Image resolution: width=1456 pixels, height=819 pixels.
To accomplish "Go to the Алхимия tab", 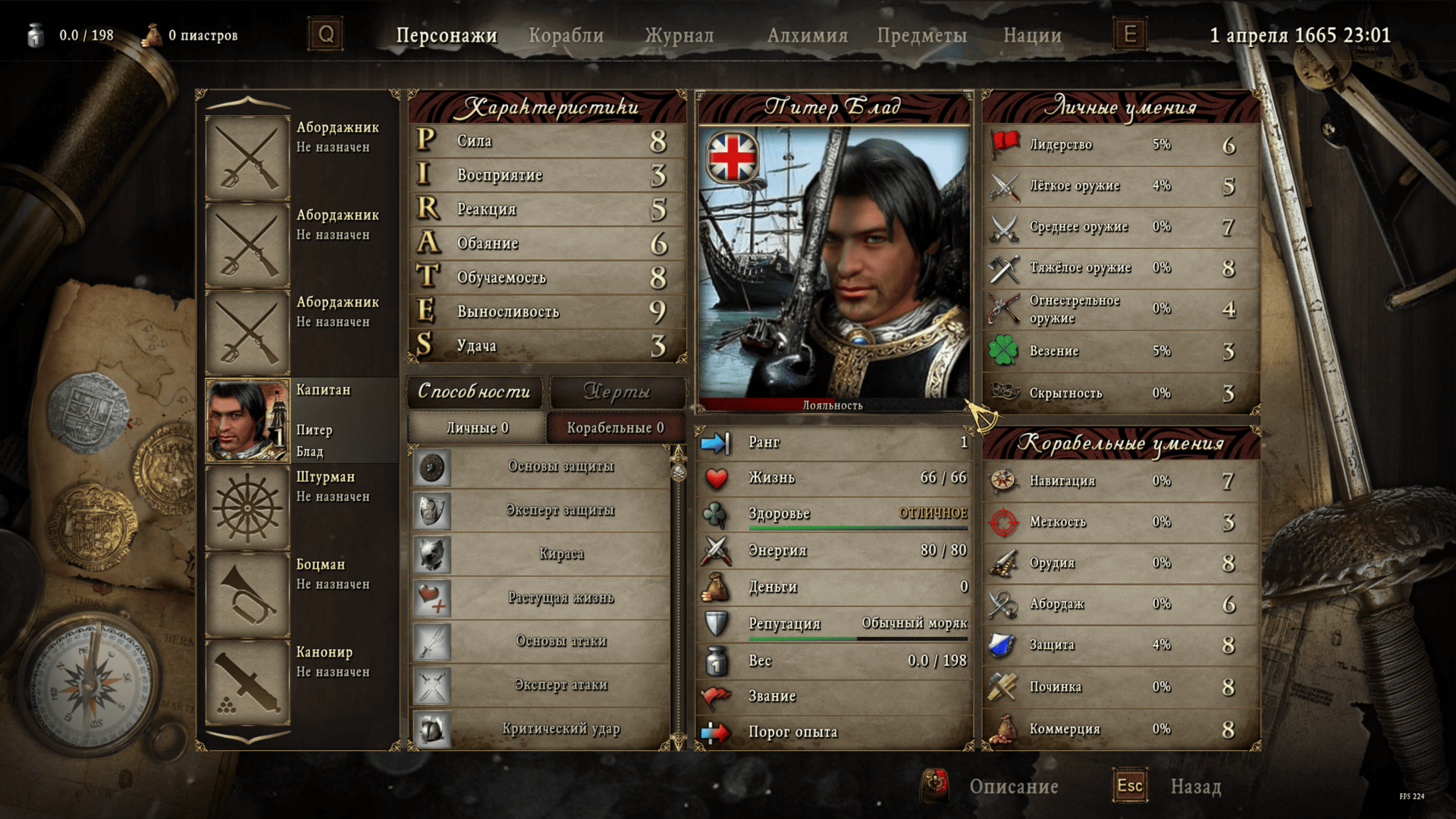I will point(807,36).
